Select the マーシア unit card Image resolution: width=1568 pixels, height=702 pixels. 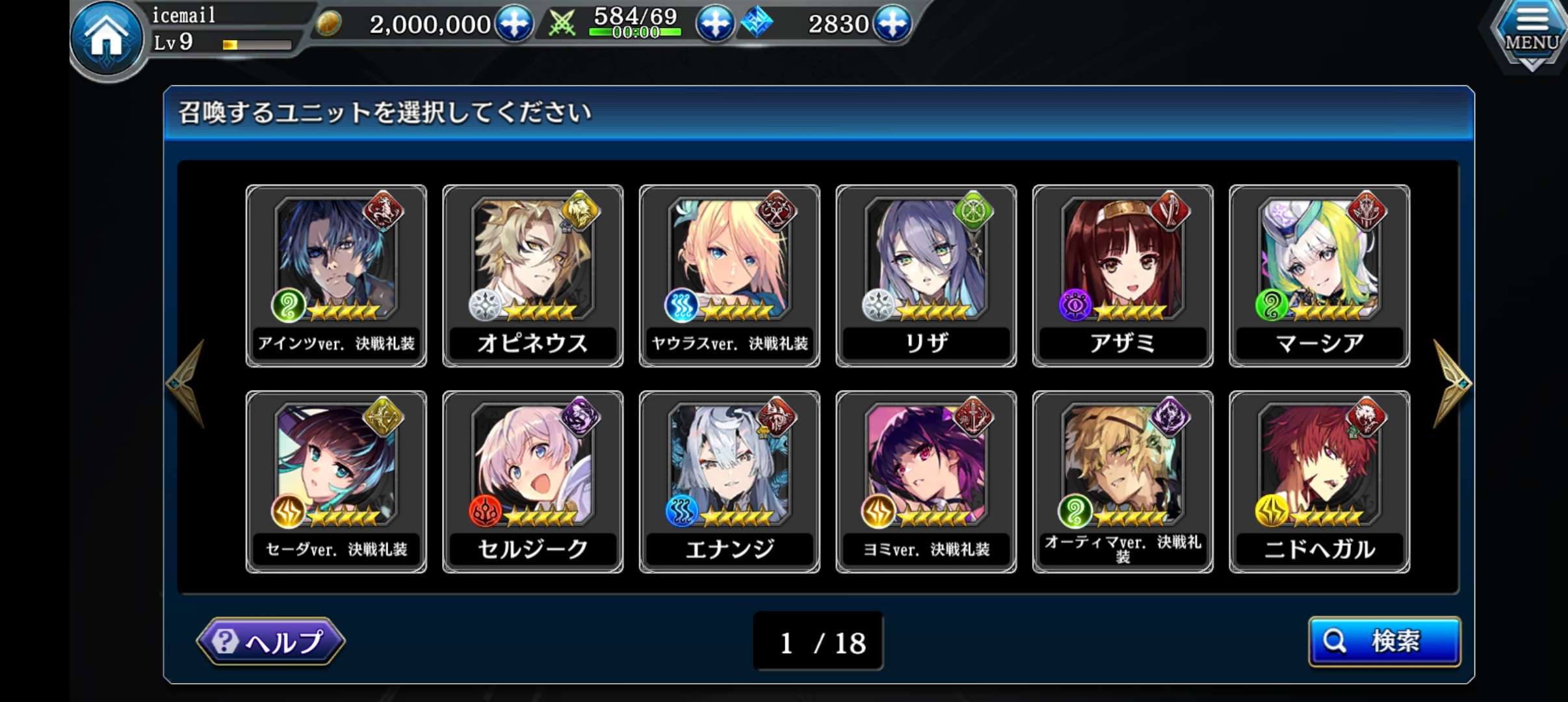pyautogui.click(x=1320, y=276)
